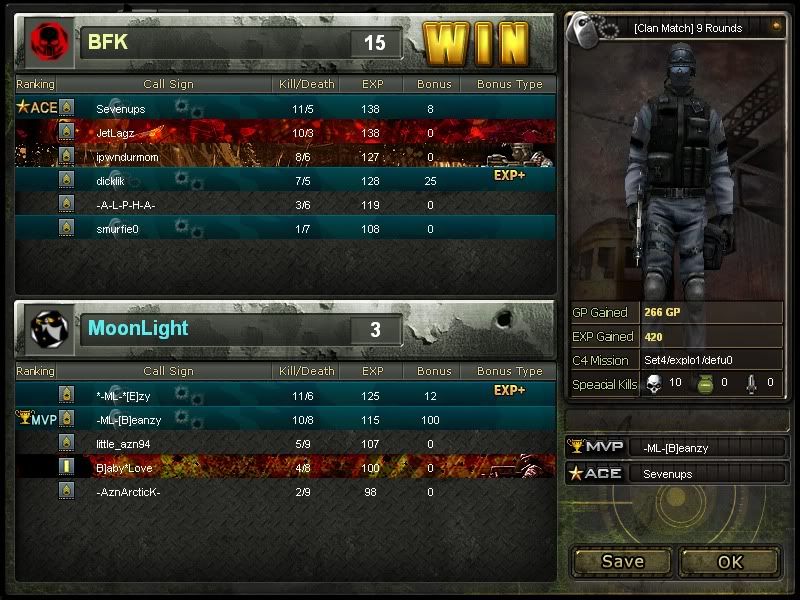Select smurfie0 in the scoreboard
Viewport: 800px width, 600px height.
285,229
